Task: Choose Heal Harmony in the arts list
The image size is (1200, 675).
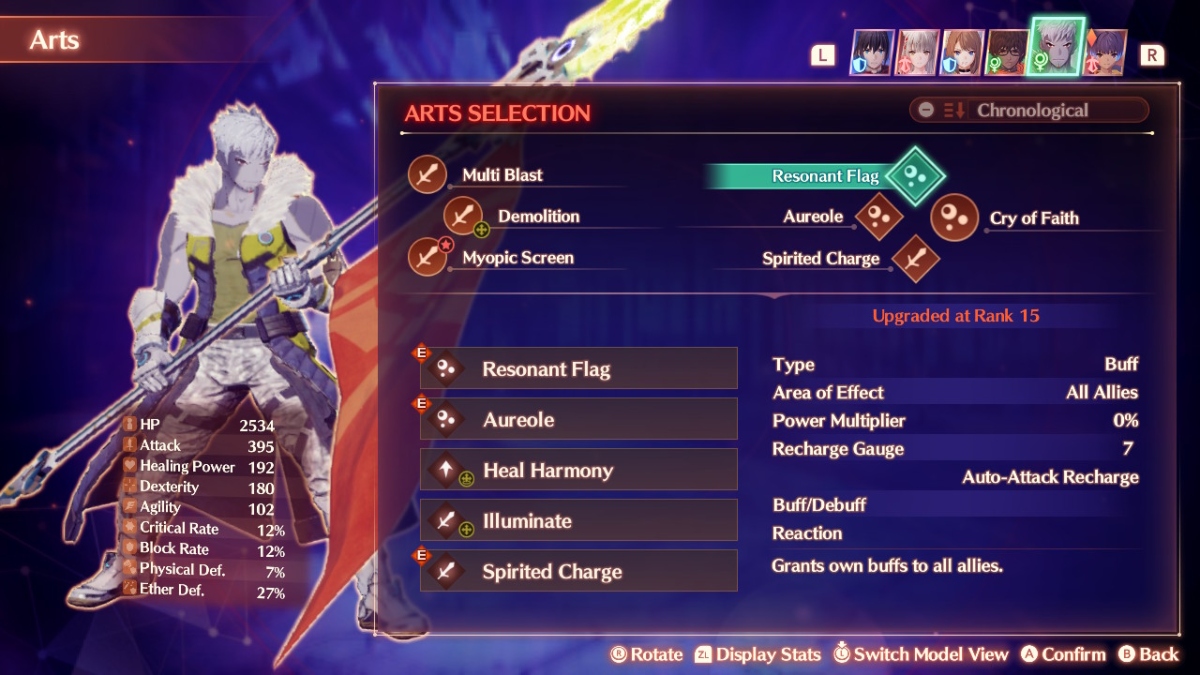Action: coord(579,470)
